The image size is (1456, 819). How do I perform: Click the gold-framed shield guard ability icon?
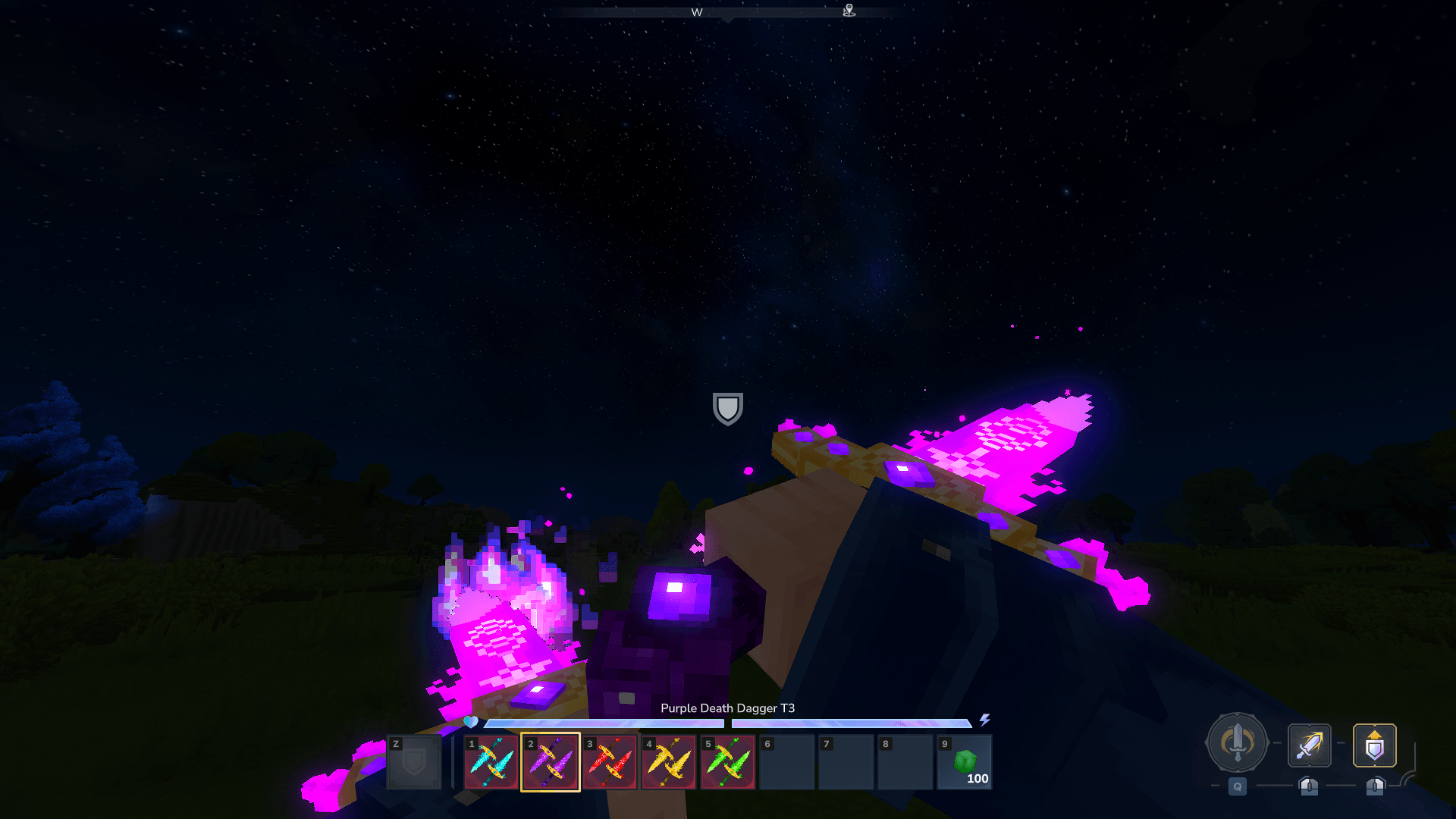click(x=1374, y=745)
